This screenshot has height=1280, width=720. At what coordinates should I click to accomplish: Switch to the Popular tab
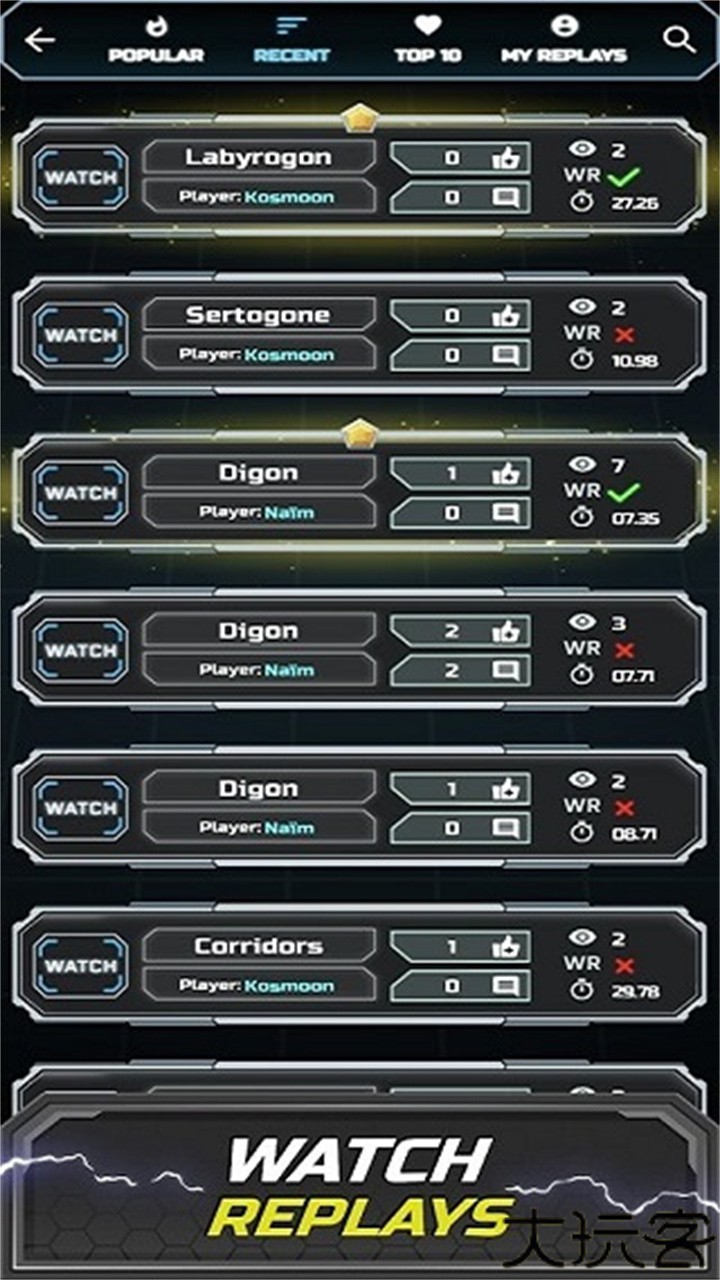(x=156, y=41)
